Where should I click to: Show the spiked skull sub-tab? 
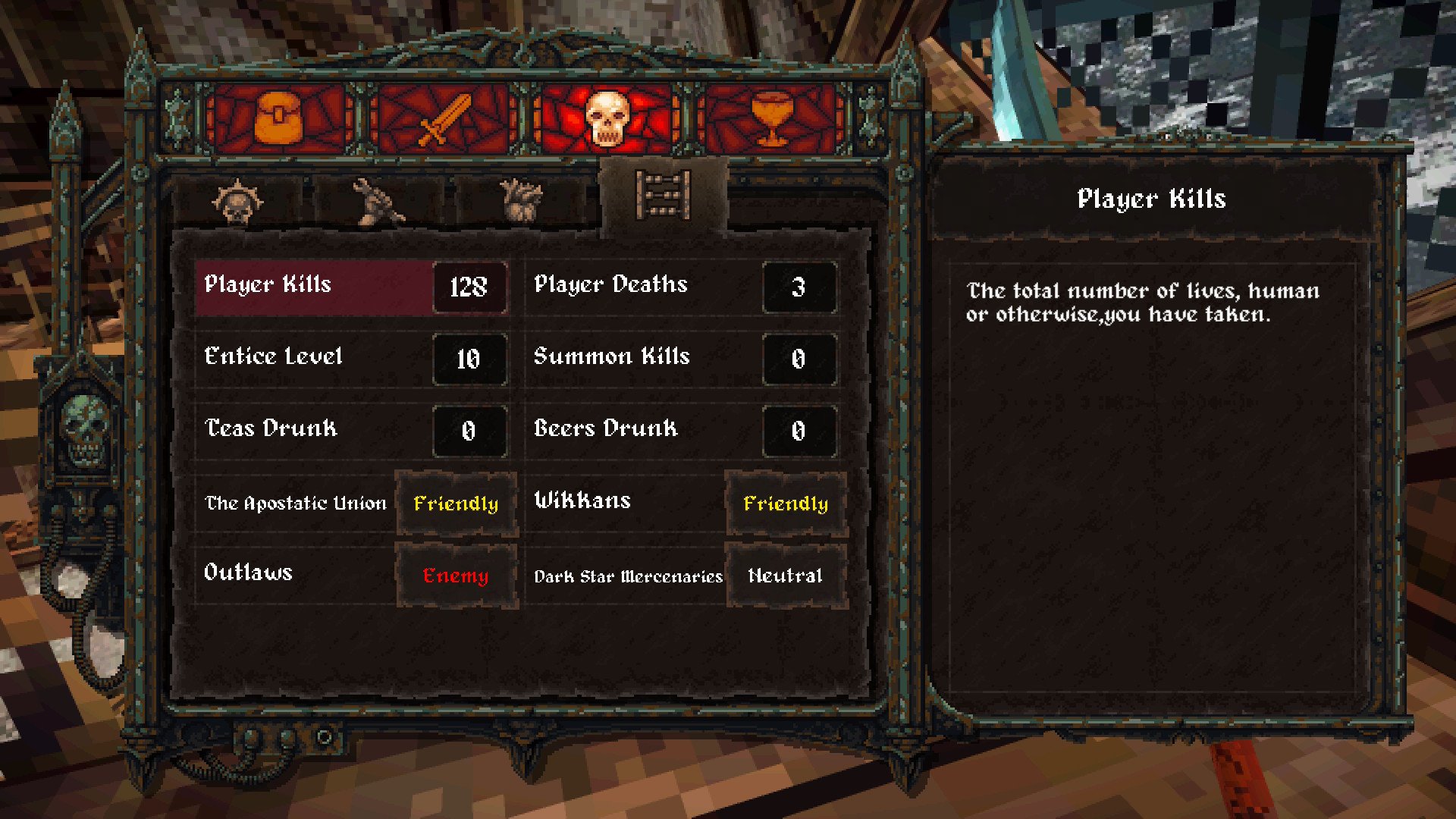click(237, 202)
